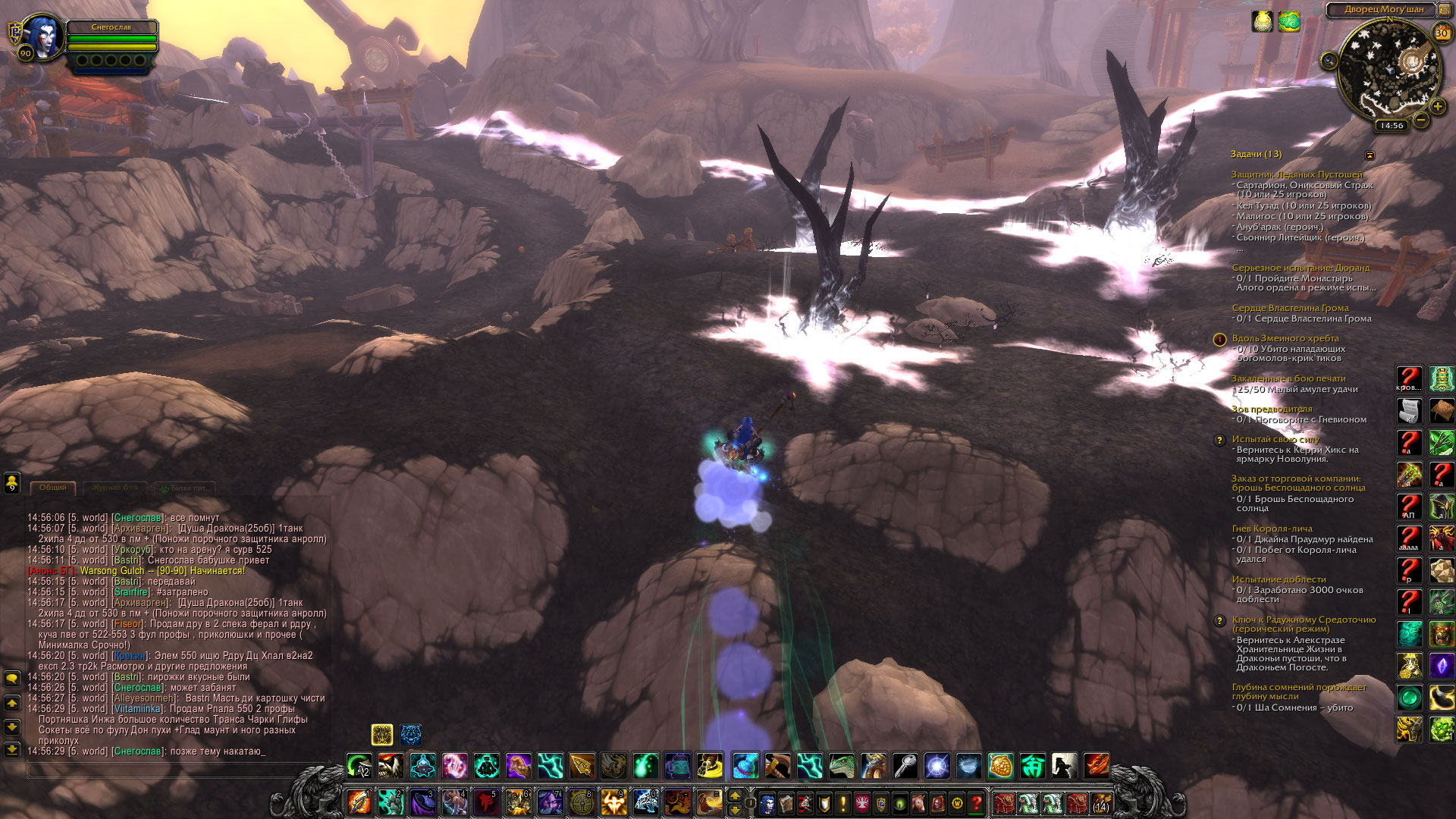Zoom in the minimap with plus button
The width and height of the screenshot is (1456, 819).
[x=1437, y=107]
